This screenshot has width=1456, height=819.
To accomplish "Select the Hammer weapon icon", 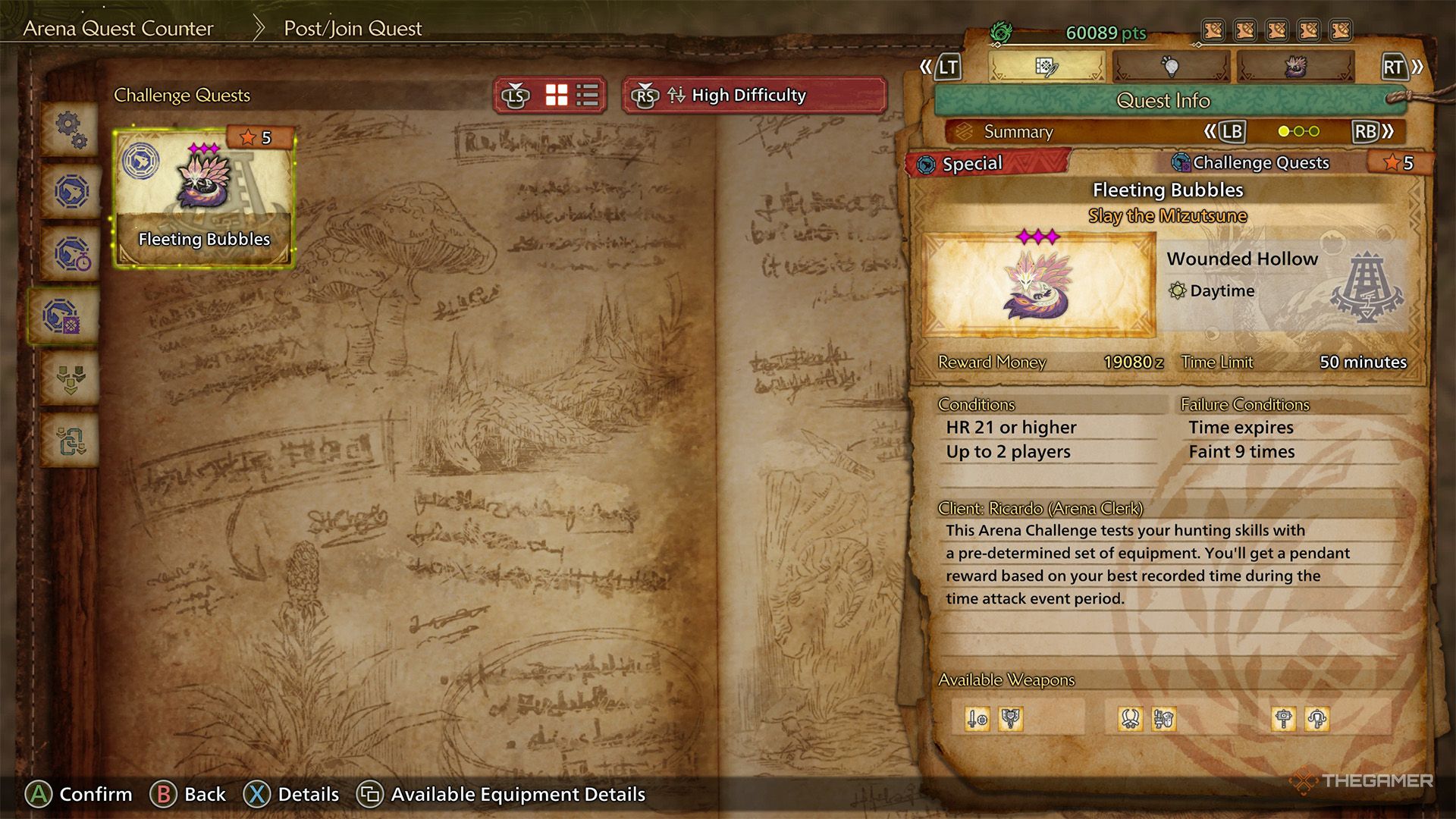I will pos(1282,718).
